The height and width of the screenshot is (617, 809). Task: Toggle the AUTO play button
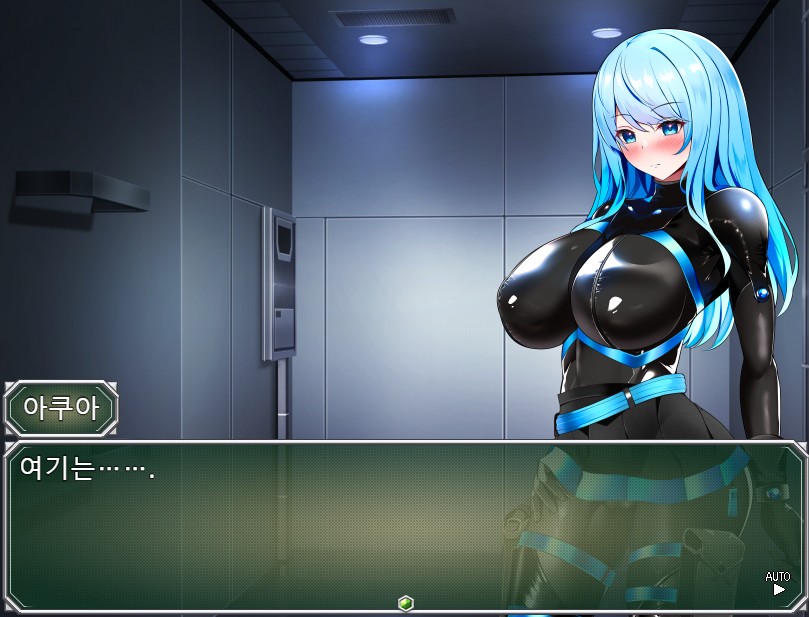(x=778, y=583)
